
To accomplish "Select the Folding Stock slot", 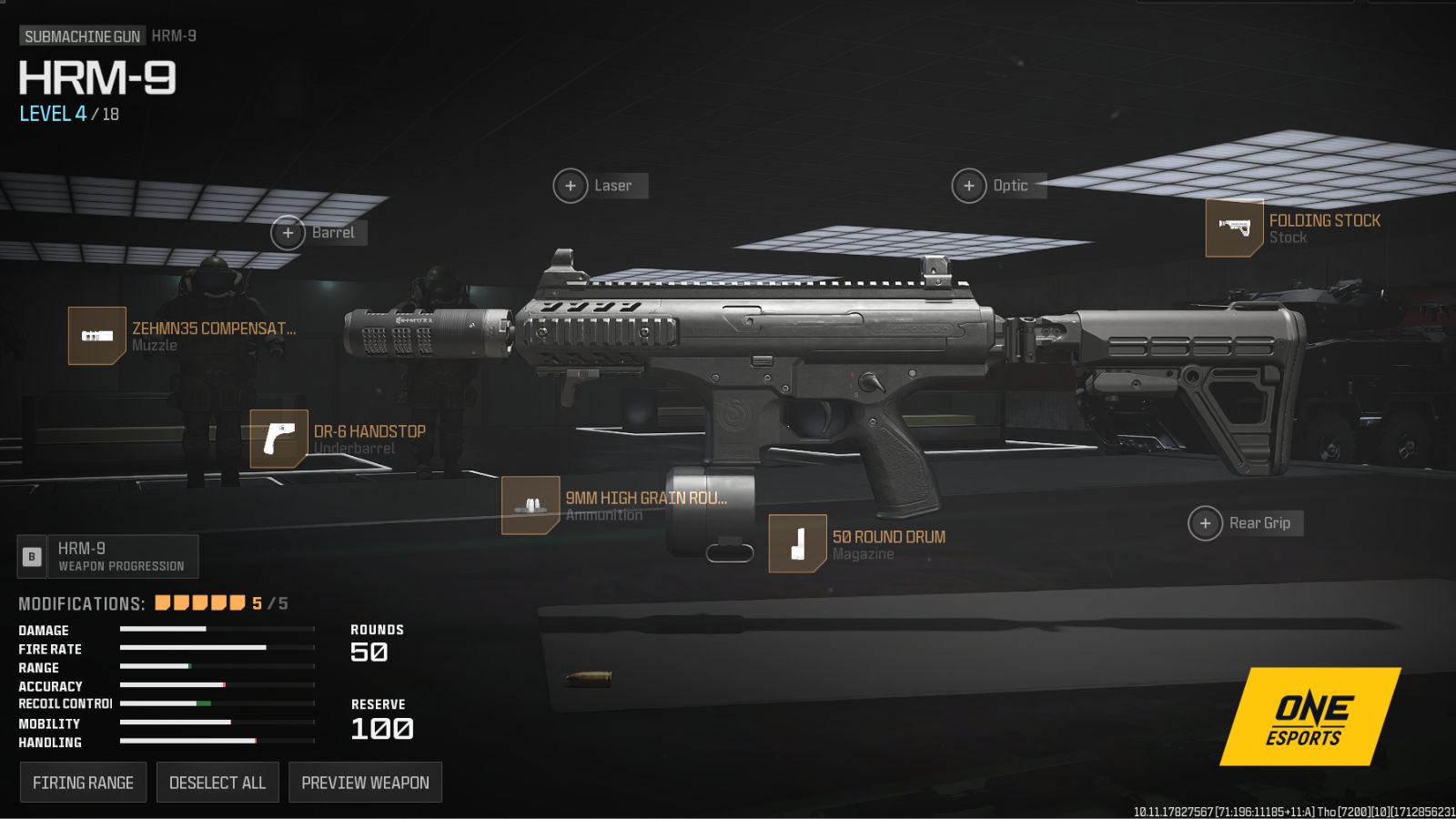I will coord(1234,227).
